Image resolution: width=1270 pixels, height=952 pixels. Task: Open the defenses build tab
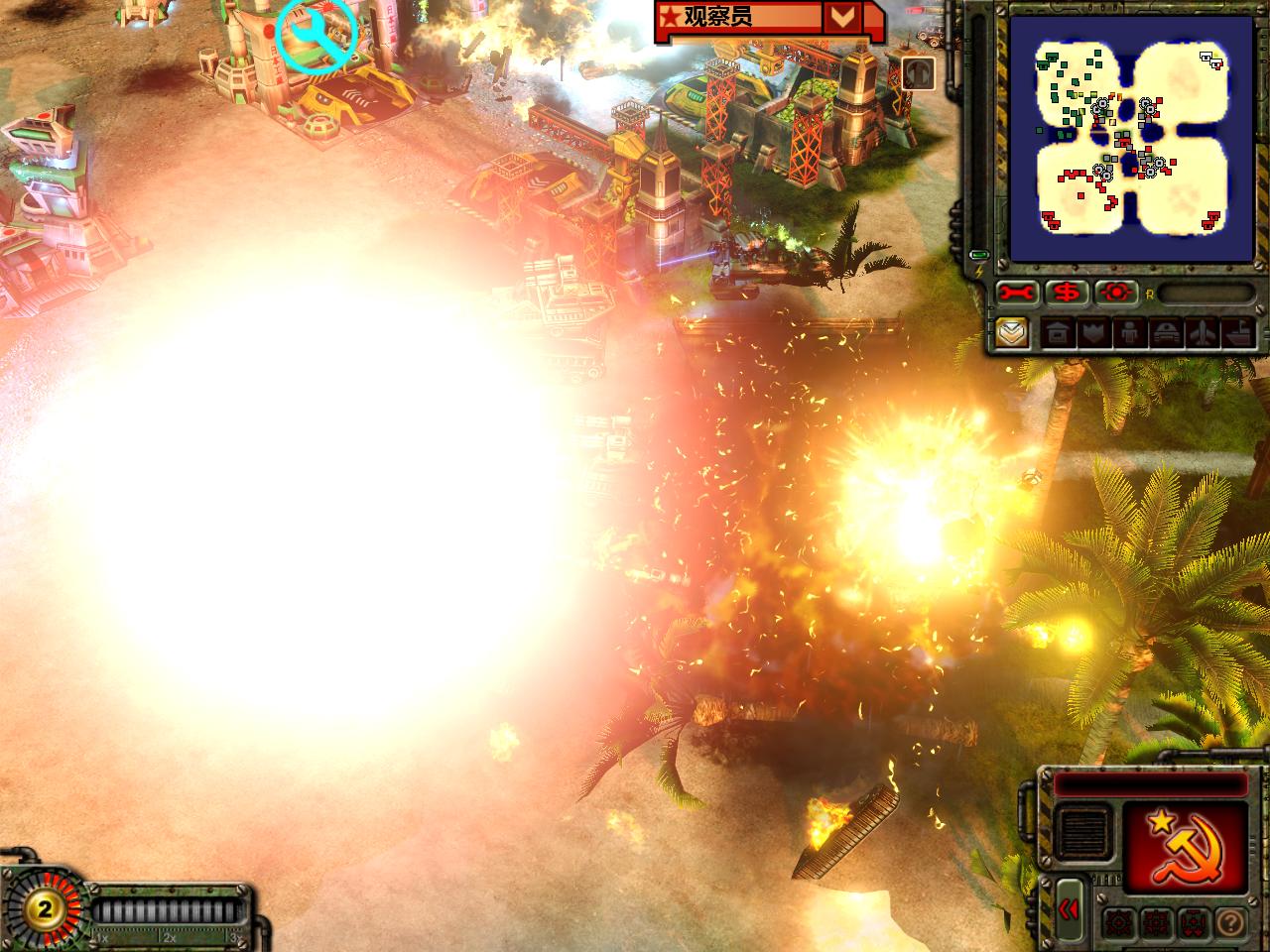[x=1094, y=333]
